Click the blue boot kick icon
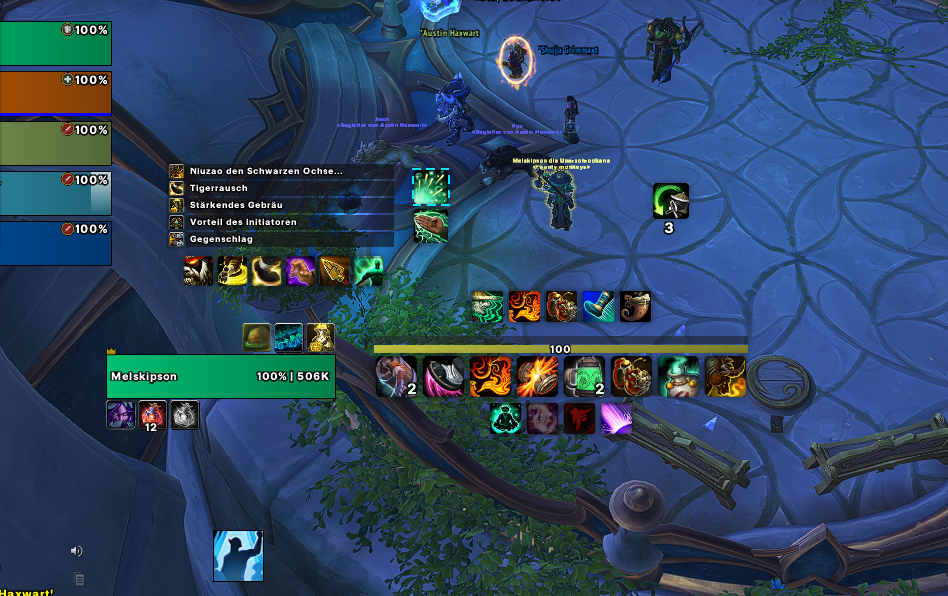 pyautogui.click(x=598, y=306)
